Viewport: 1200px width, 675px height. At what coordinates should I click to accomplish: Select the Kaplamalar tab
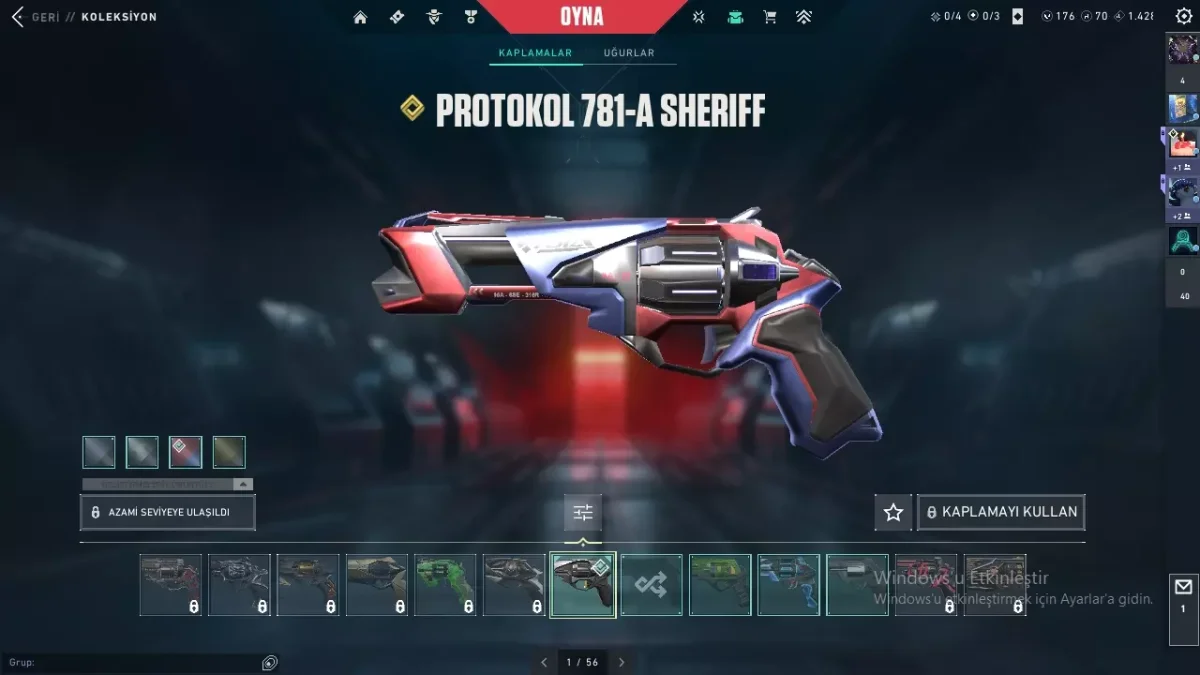535,53
